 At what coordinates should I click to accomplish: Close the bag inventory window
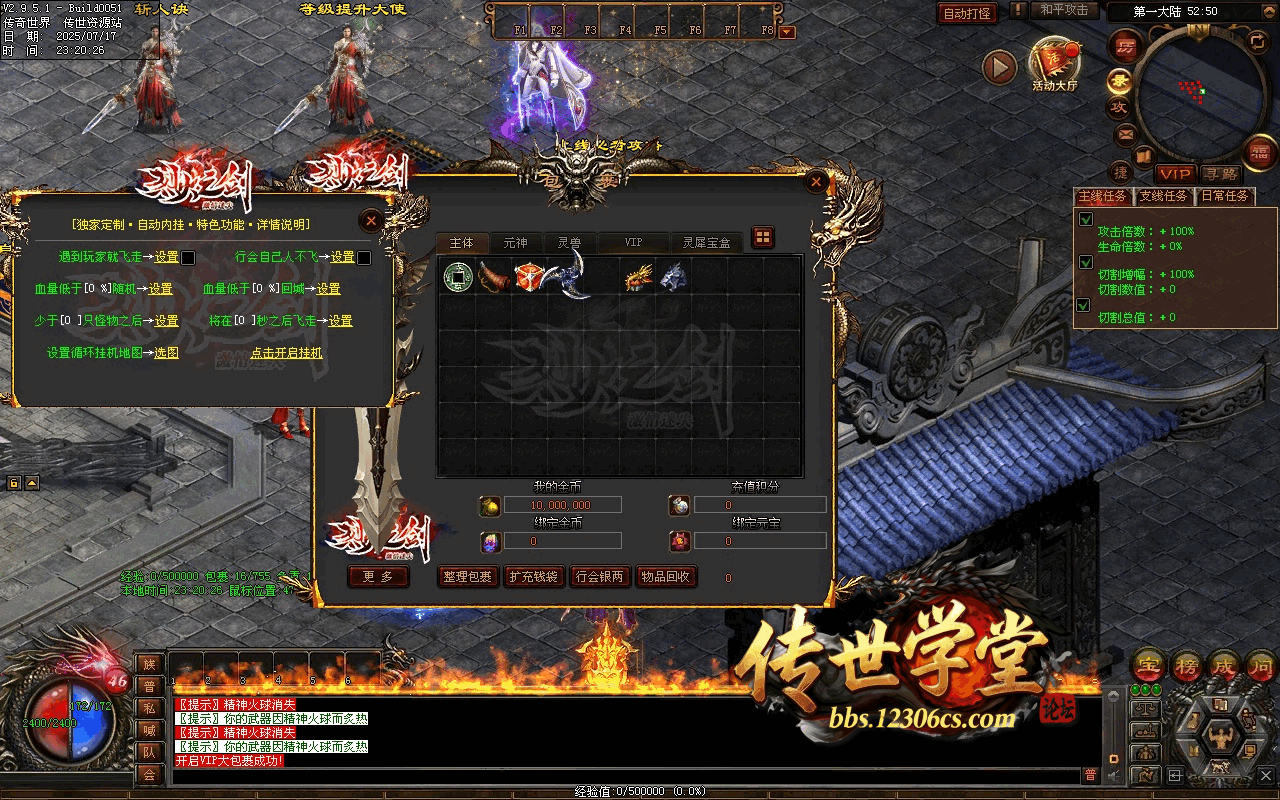coord(817,182)
